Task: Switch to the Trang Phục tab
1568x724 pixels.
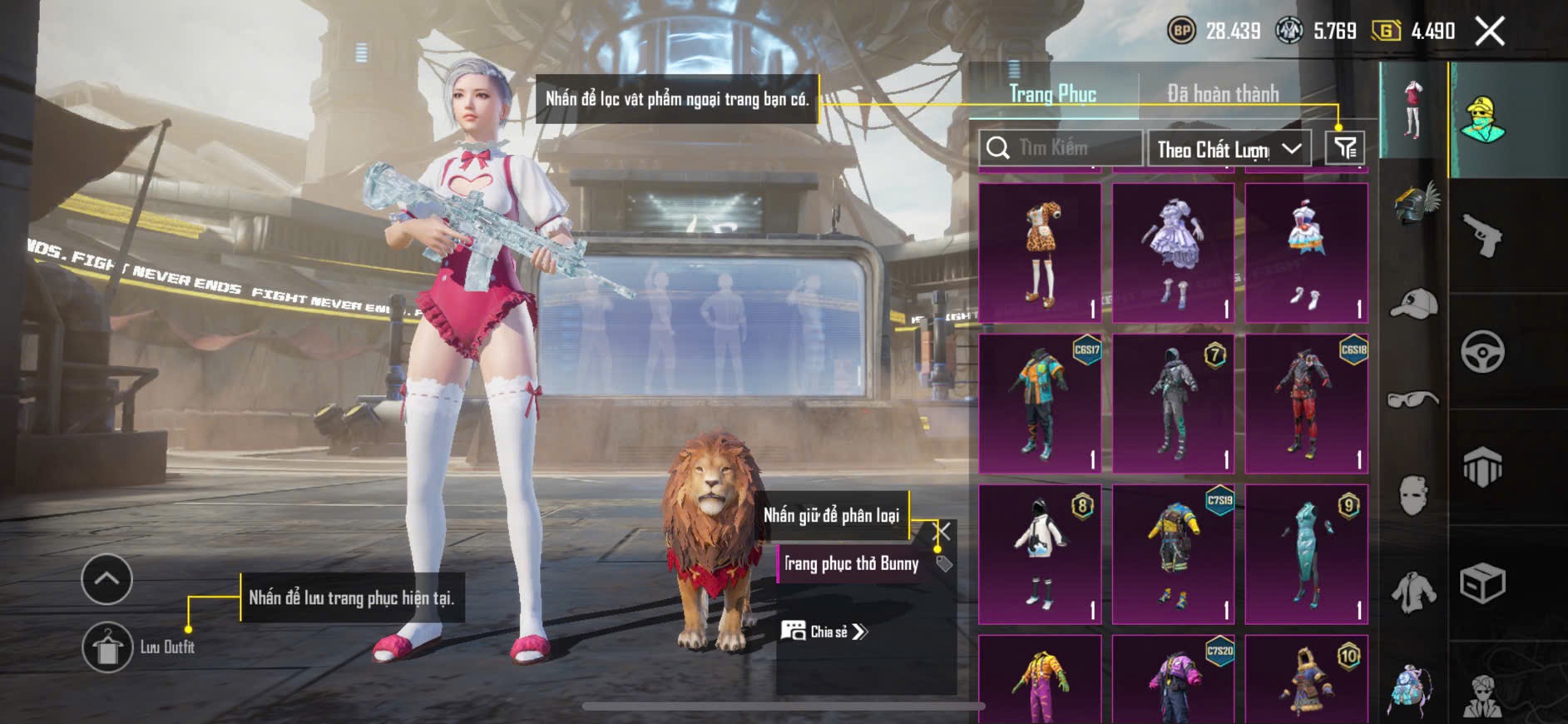Action: (x=1052, y=94)
